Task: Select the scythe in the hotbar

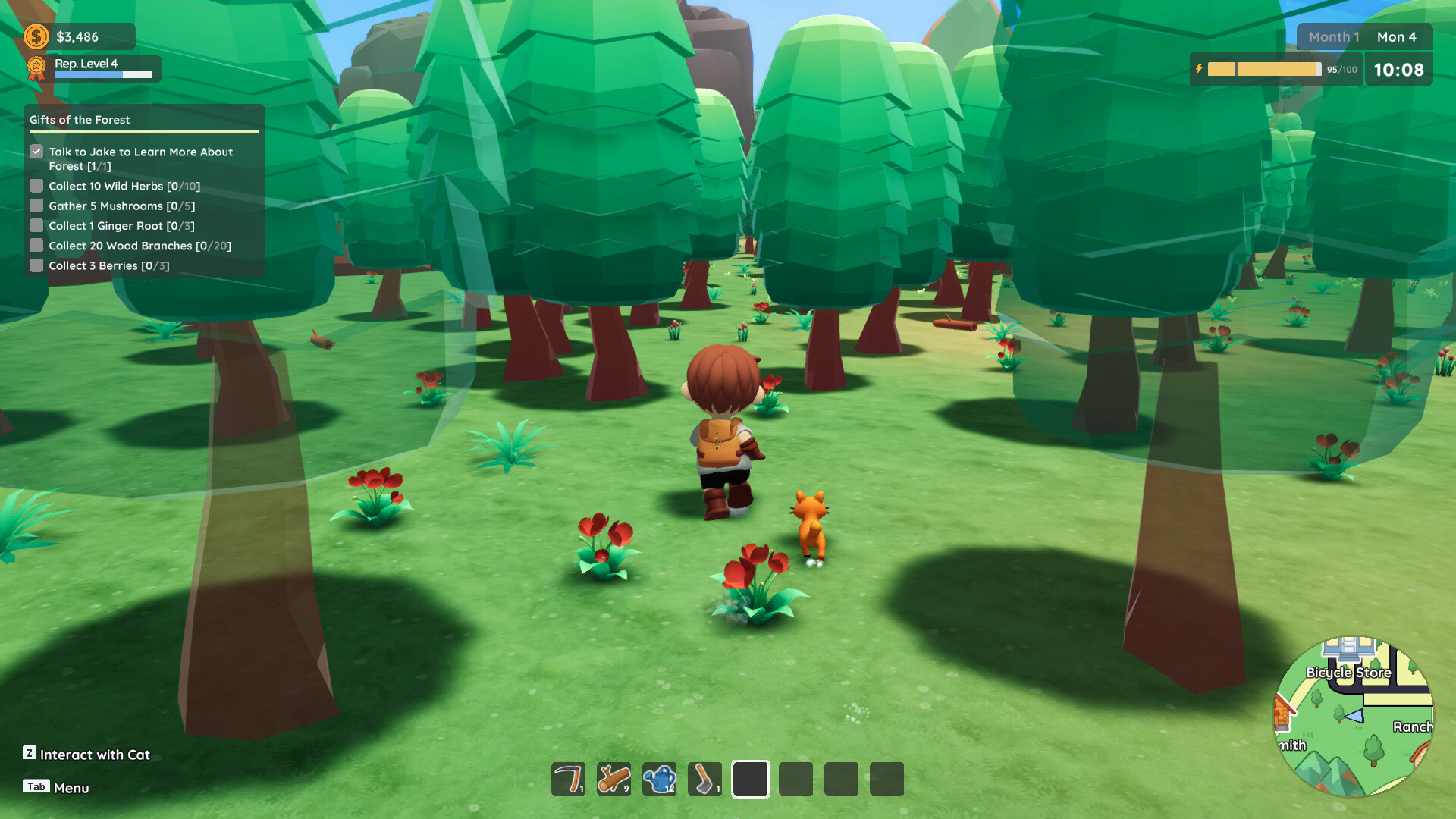Action: (568, 779)
